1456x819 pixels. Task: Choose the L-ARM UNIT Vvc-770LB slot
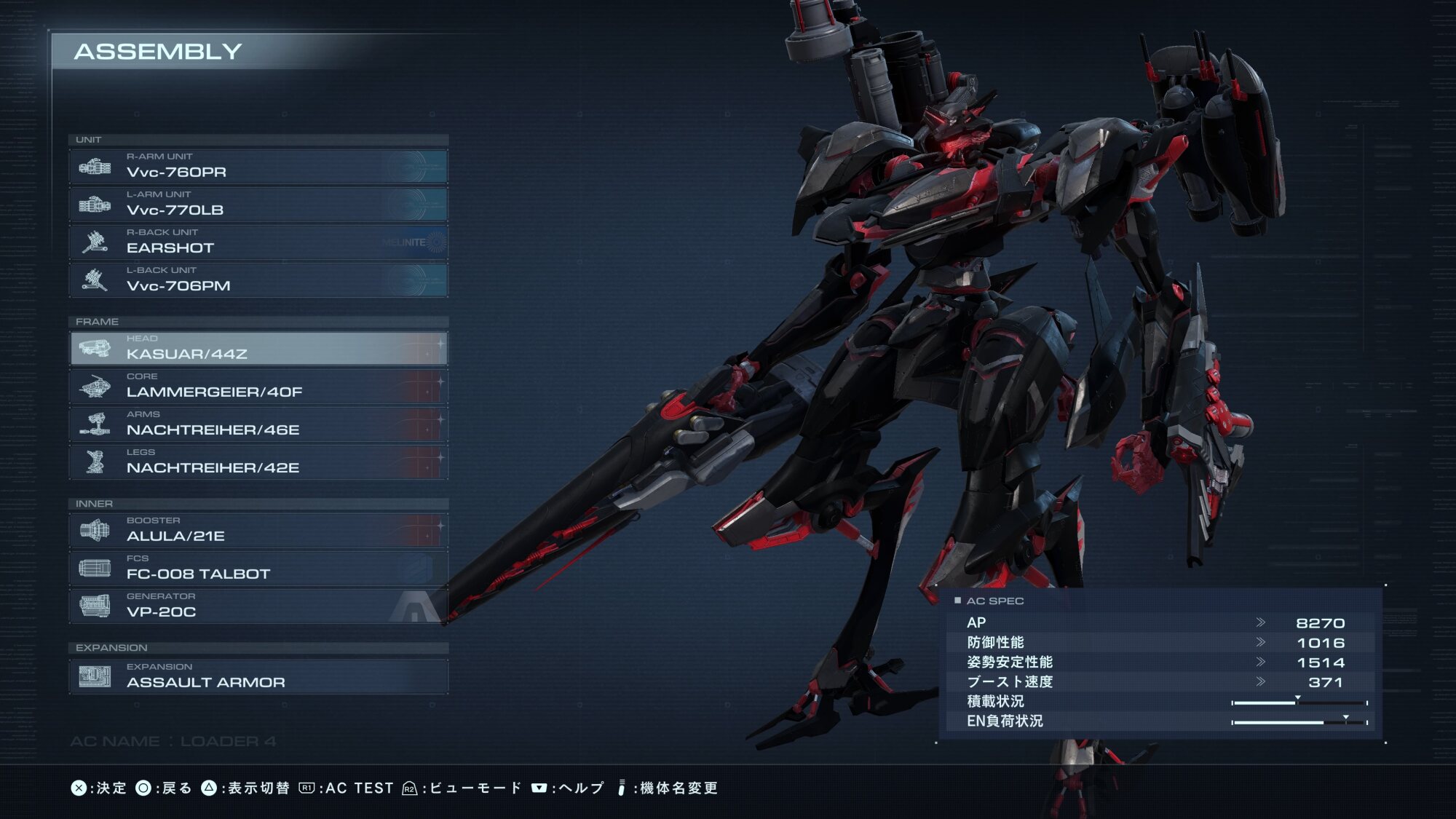(258, 204)
